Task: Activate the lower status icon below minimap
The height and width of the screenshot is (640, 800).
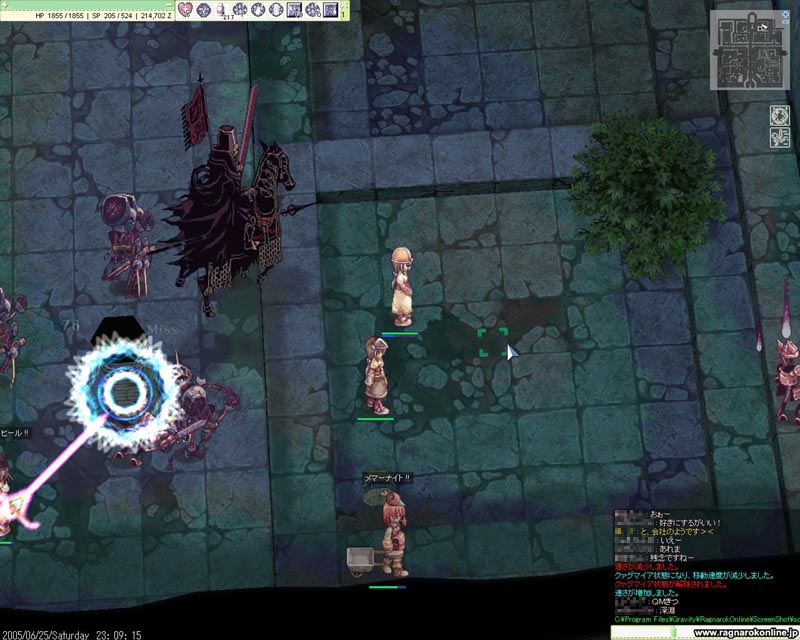Action: [779, 138]
